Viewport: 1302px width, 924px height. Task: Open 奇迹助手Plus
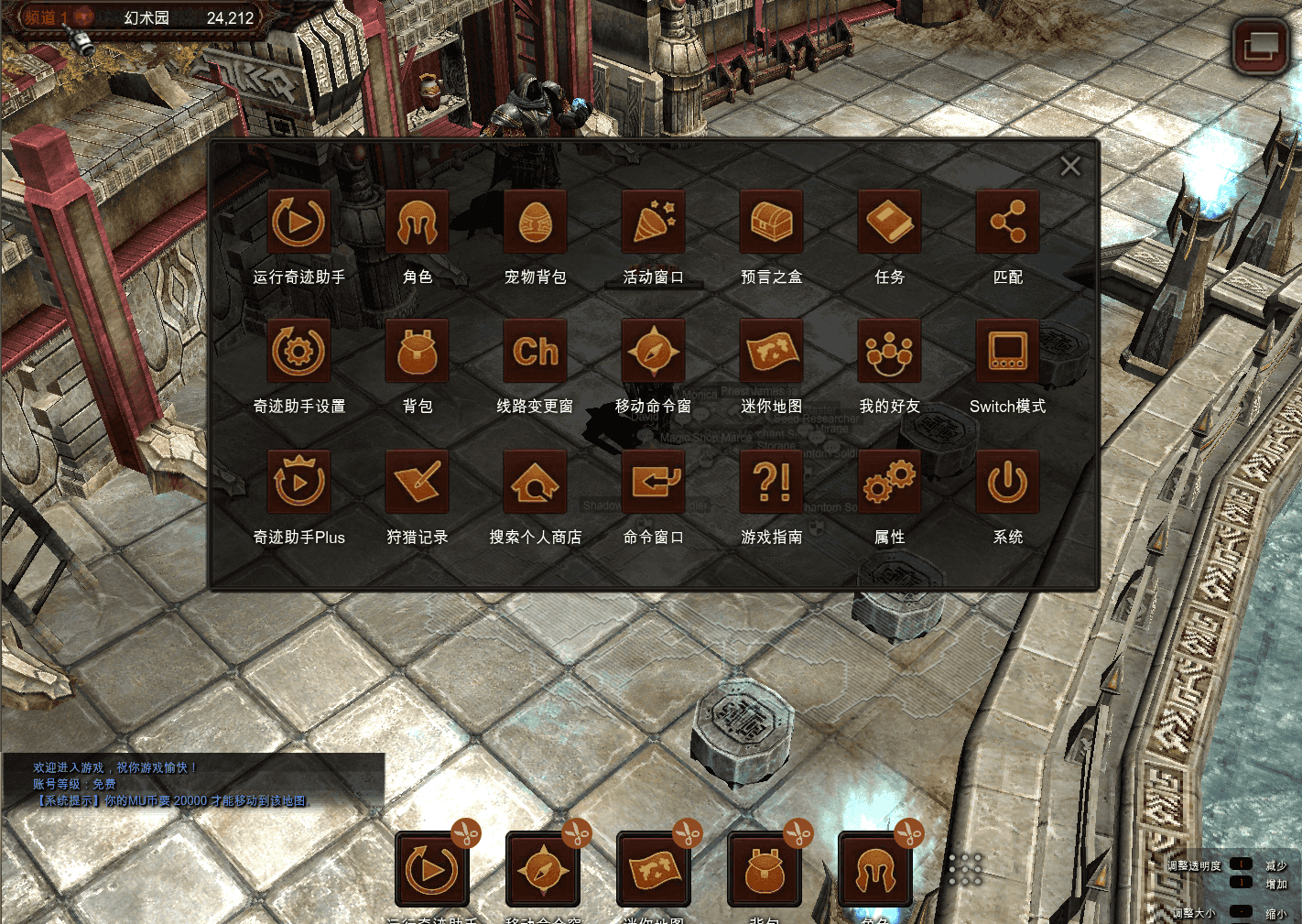pyautogui.click(x=298, y=482)
